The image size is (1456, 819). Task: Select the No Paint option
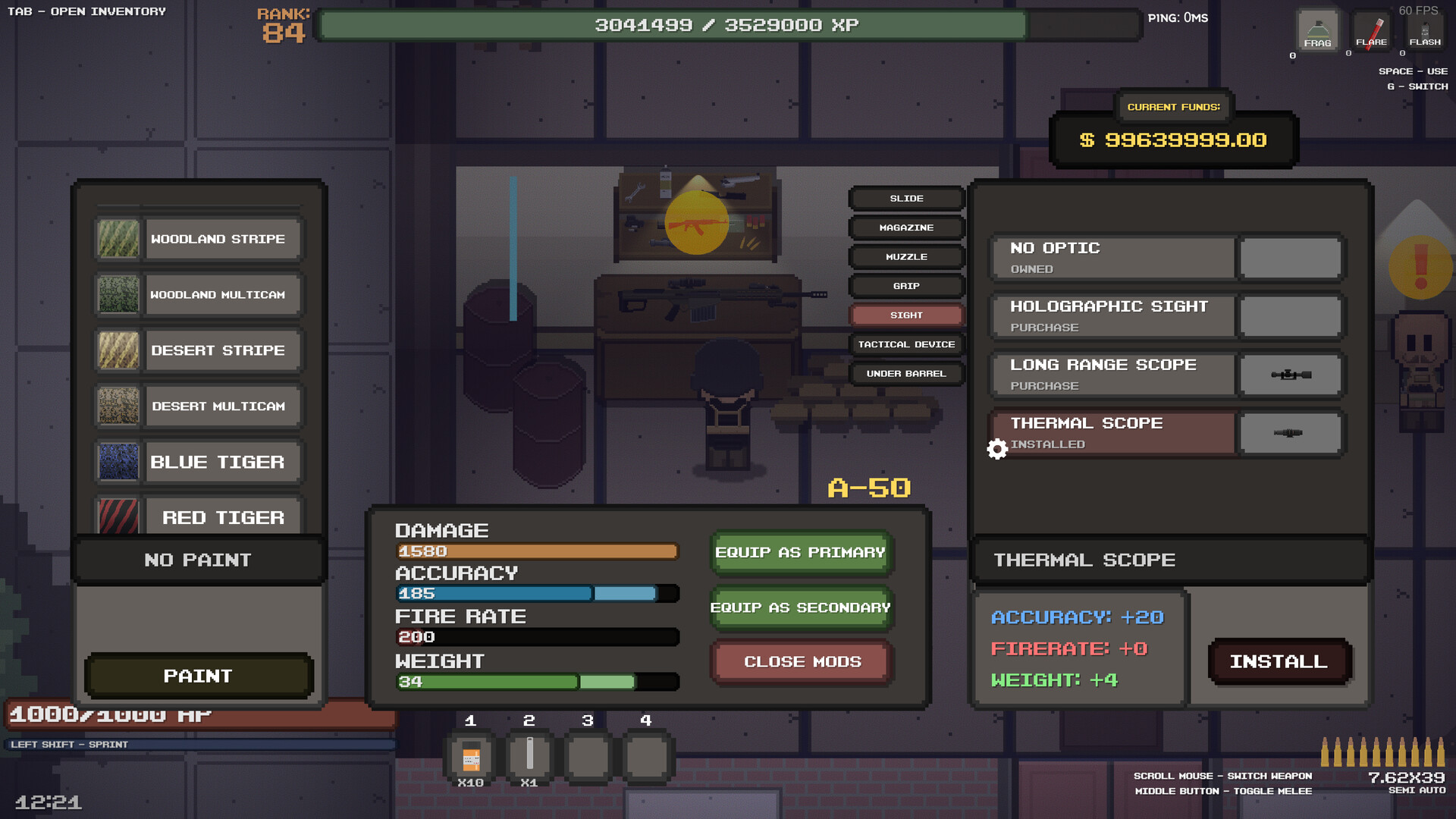pyautogui.click(x=198, y=560)
